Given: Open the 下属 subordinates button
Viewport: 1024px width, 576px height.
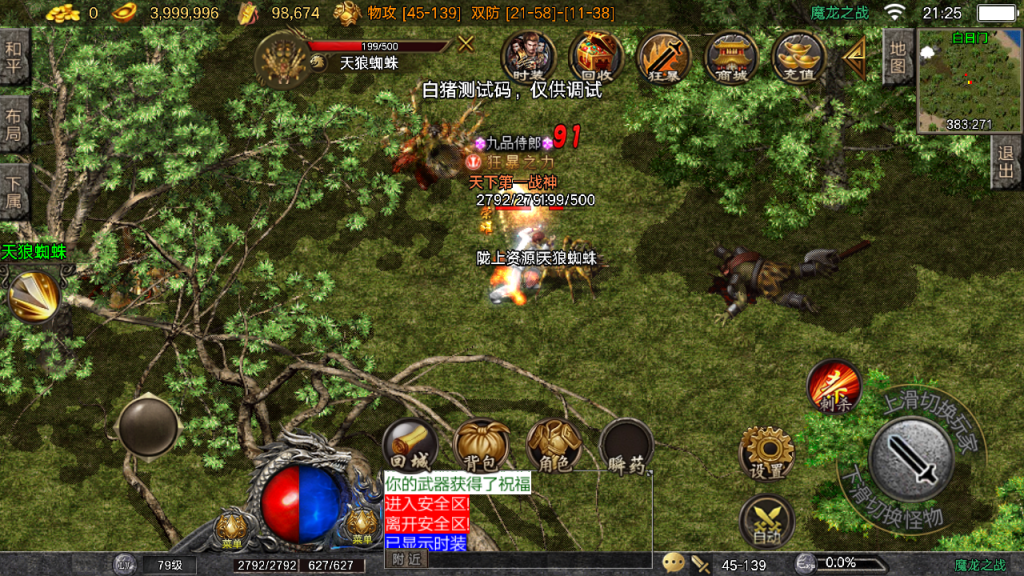Looking at the screenshot, I should 14,192.
